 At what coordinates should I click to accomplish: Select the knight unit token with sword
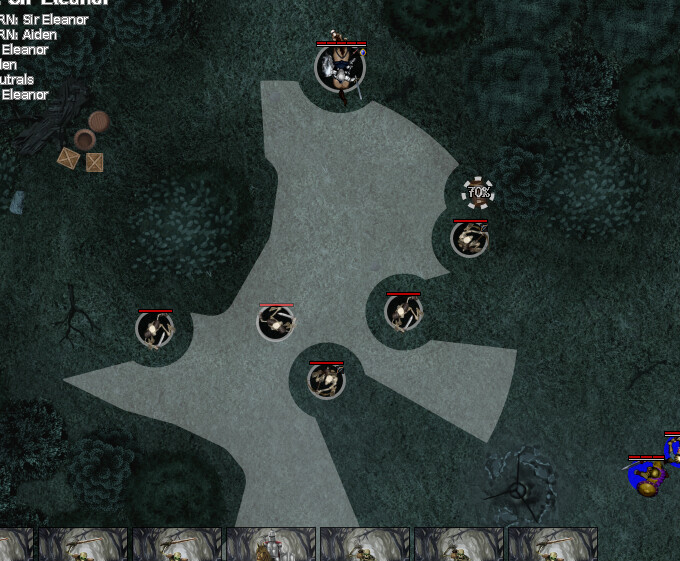tap(340, 68)
